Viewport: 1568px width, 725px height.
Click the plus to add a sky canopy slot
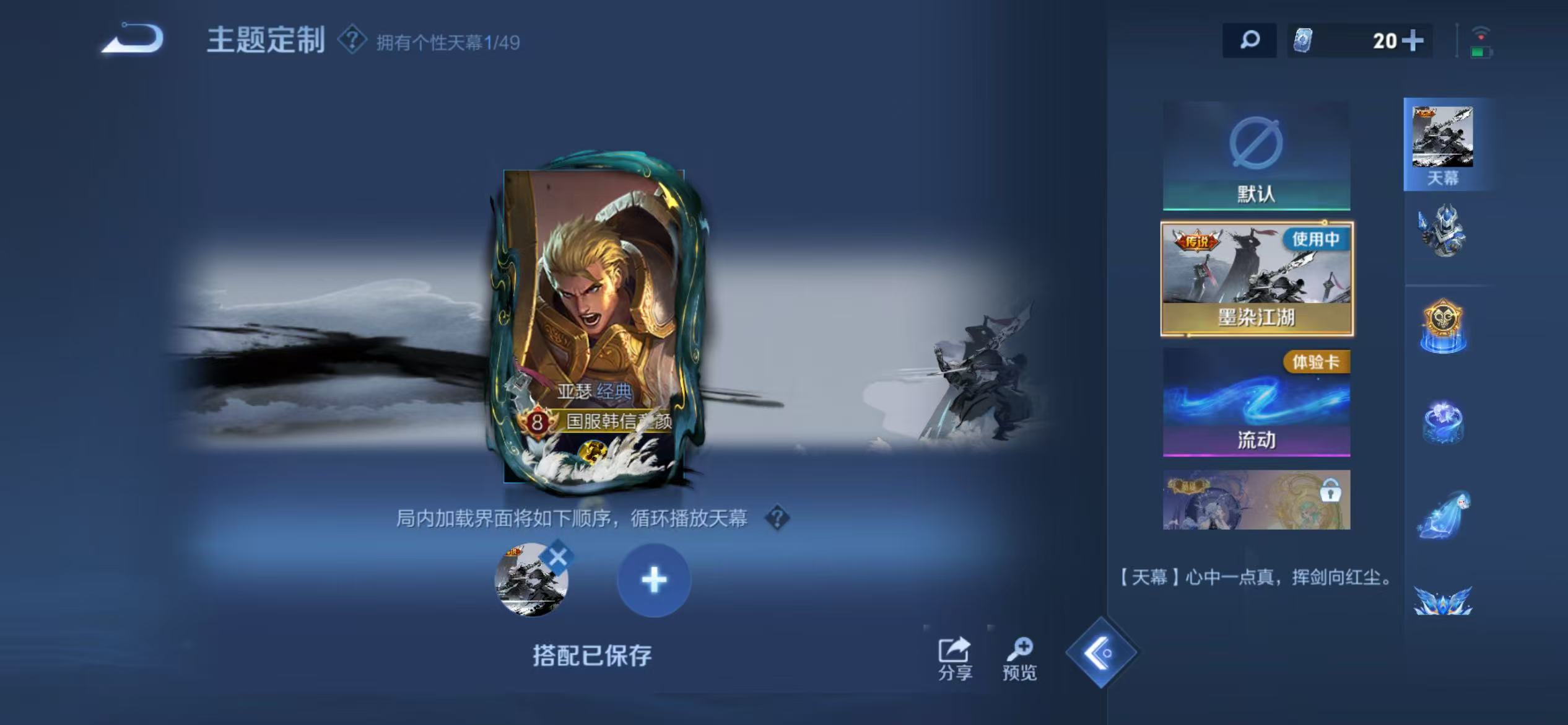click(654, 581)
